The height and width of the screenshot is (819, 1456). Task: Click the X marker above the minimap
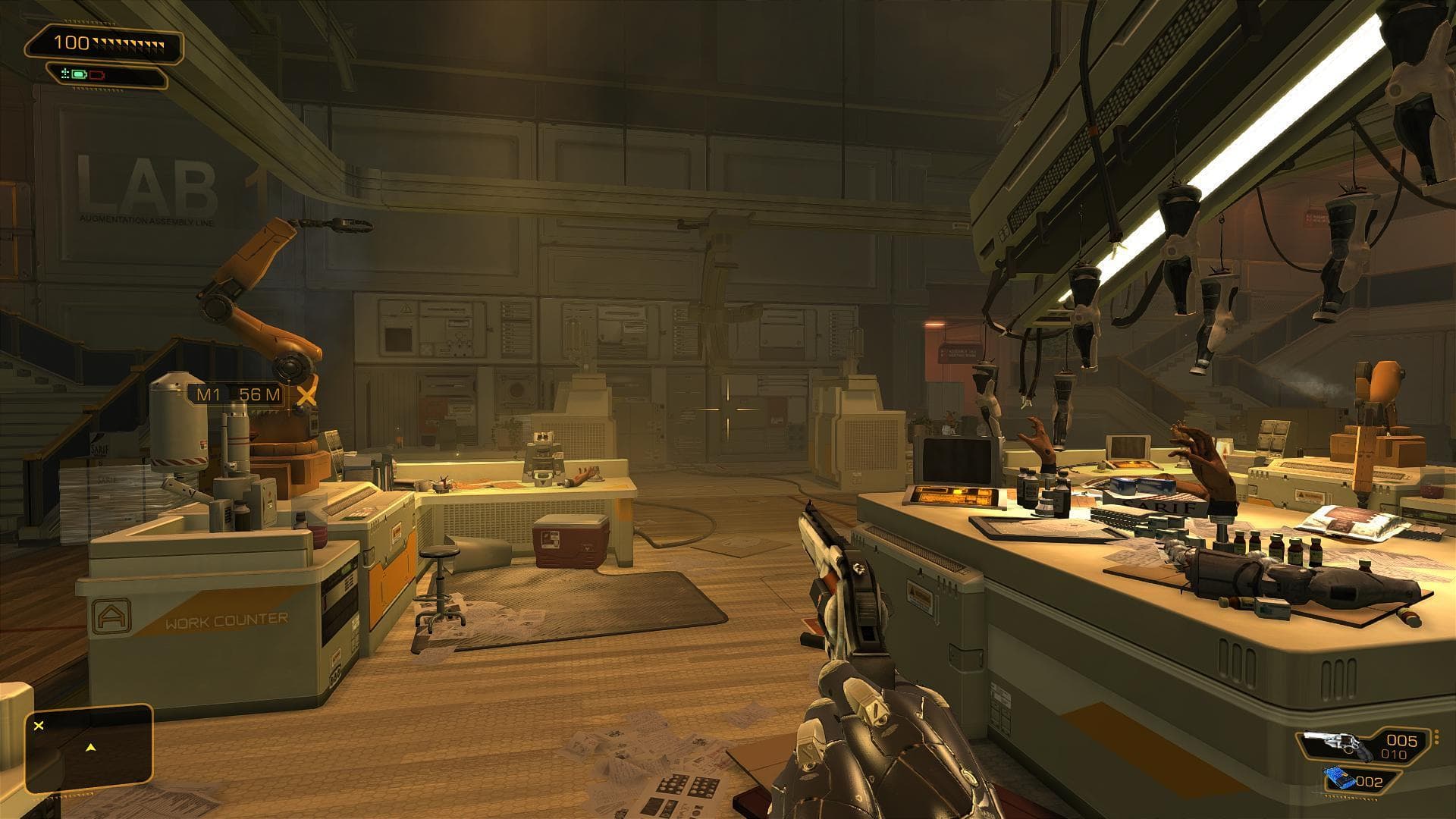(39, 726)
